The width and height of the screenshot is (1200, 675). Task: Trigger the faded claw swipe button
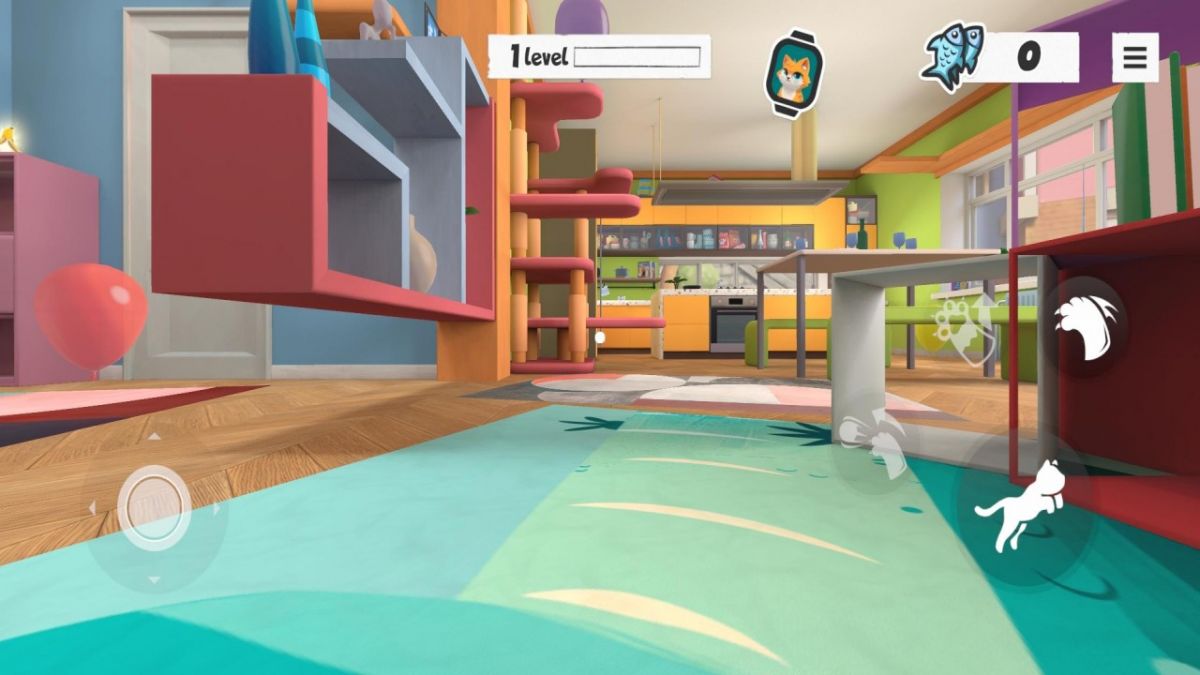tap(874, 441)
